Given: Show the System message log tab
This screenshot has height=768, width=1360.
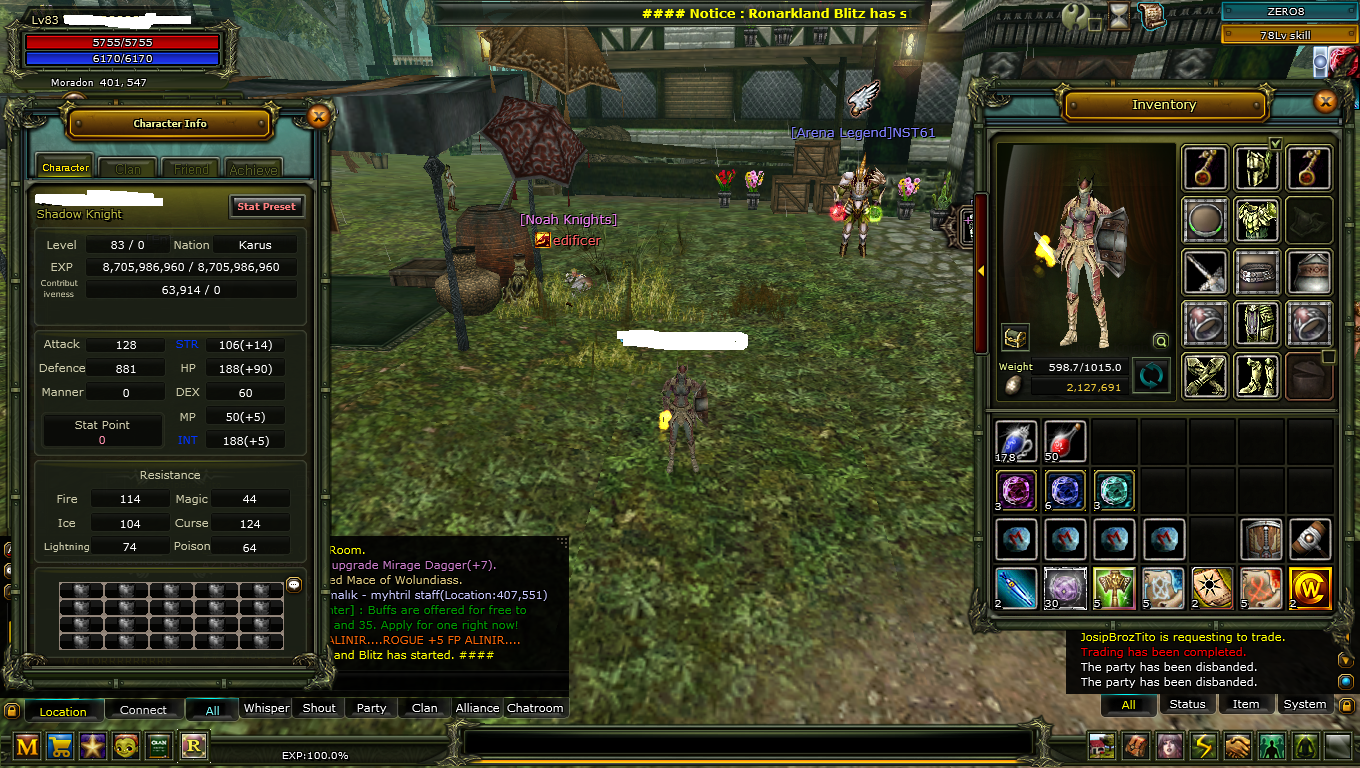Looking at the screenshot, I should pyautogui.click(x=1304, y=704).
